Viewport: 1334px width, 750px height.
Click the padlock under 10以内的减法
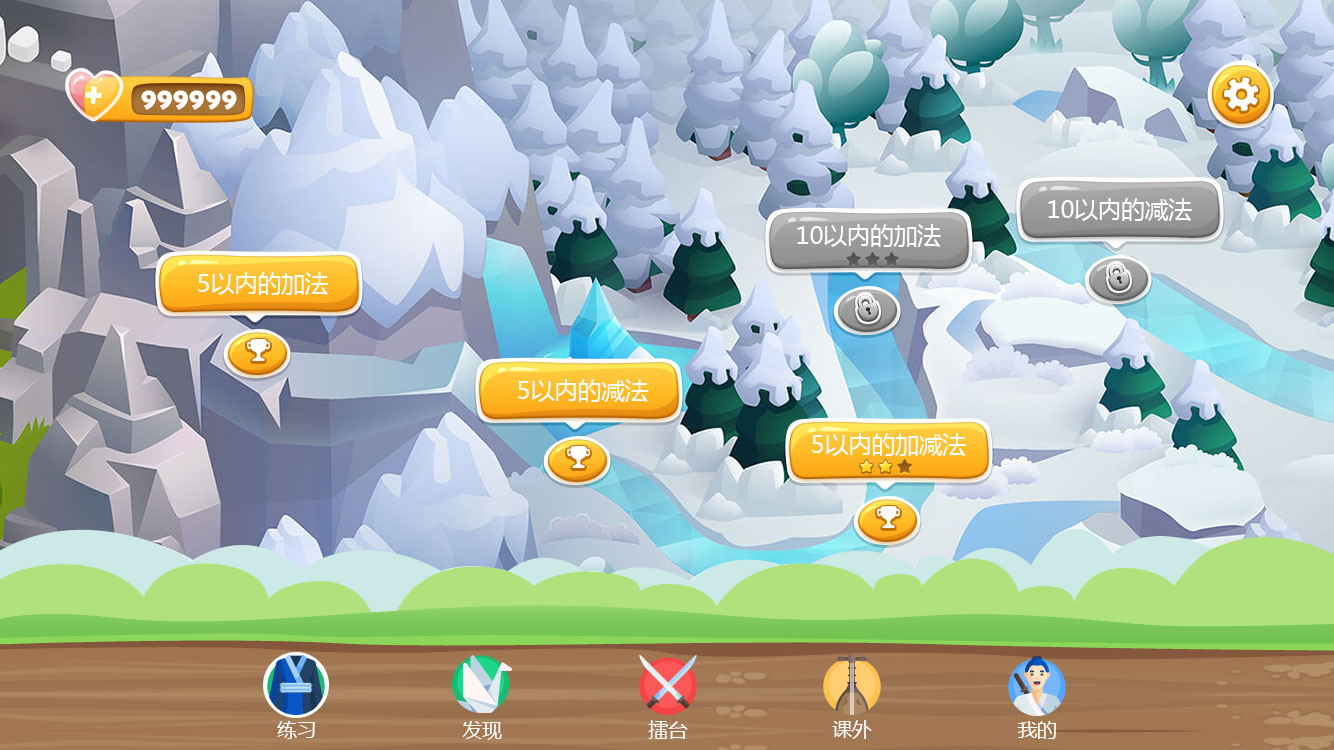[x=1118, y=279]
